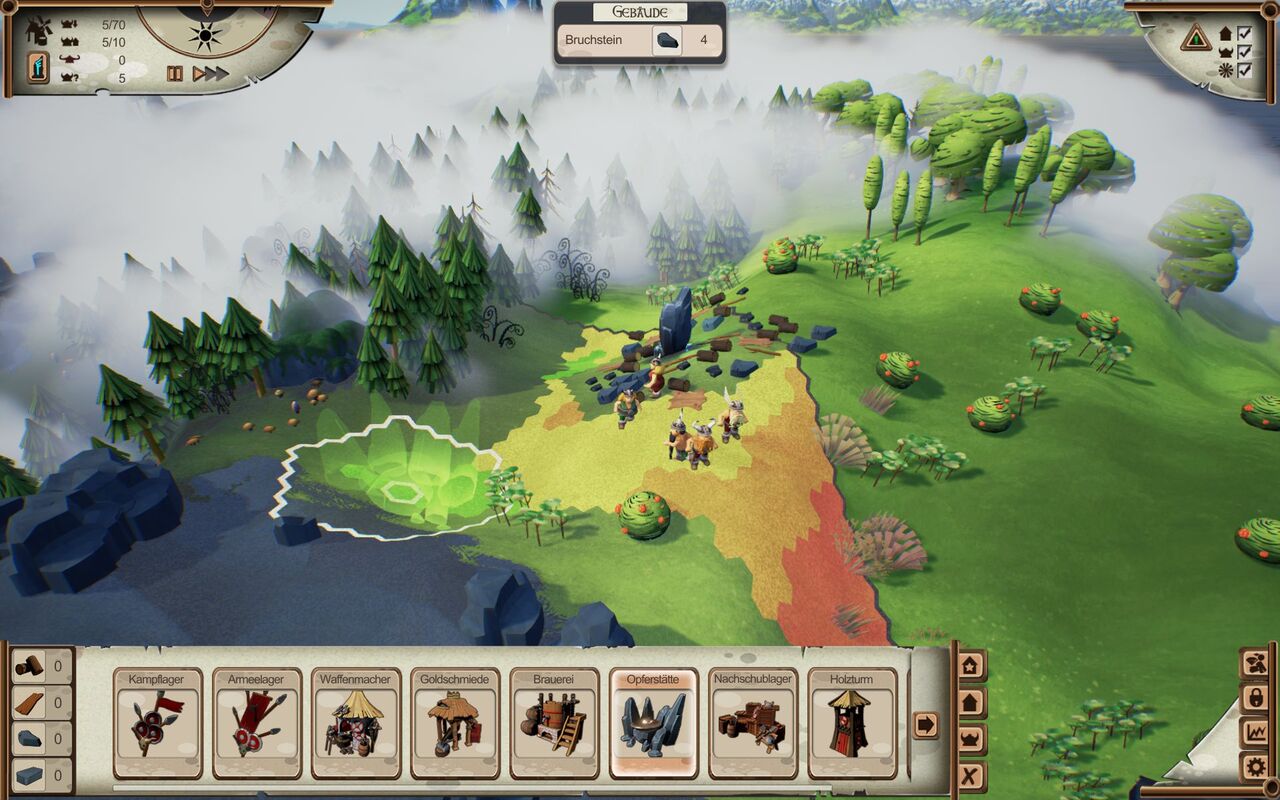Click the padlock button
Viewport: 1280px width, 800px height.
[x=1254, y=697]
